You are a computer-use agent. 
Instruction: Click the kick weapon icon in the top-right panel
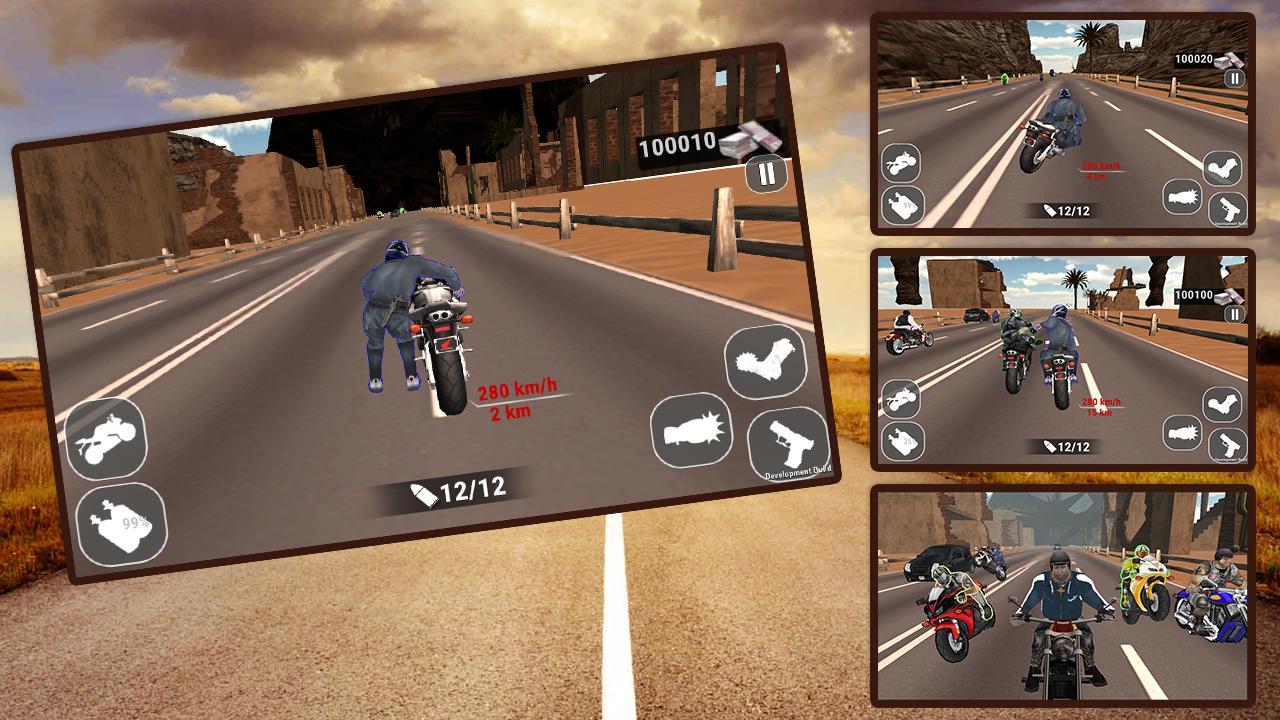1224,166
